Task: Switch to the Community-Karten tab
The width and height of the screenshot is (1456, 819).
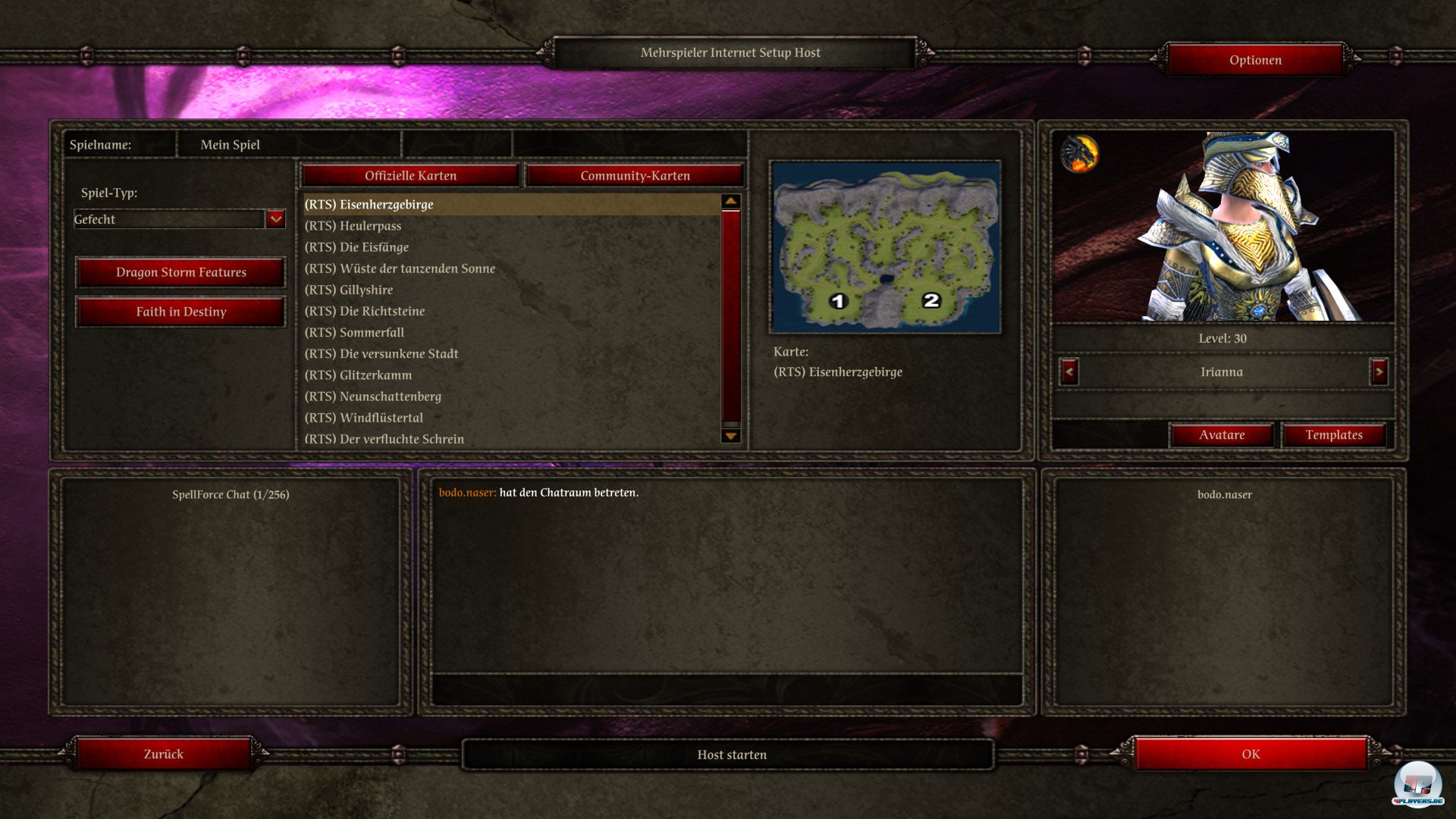Action: pos(635,175)
